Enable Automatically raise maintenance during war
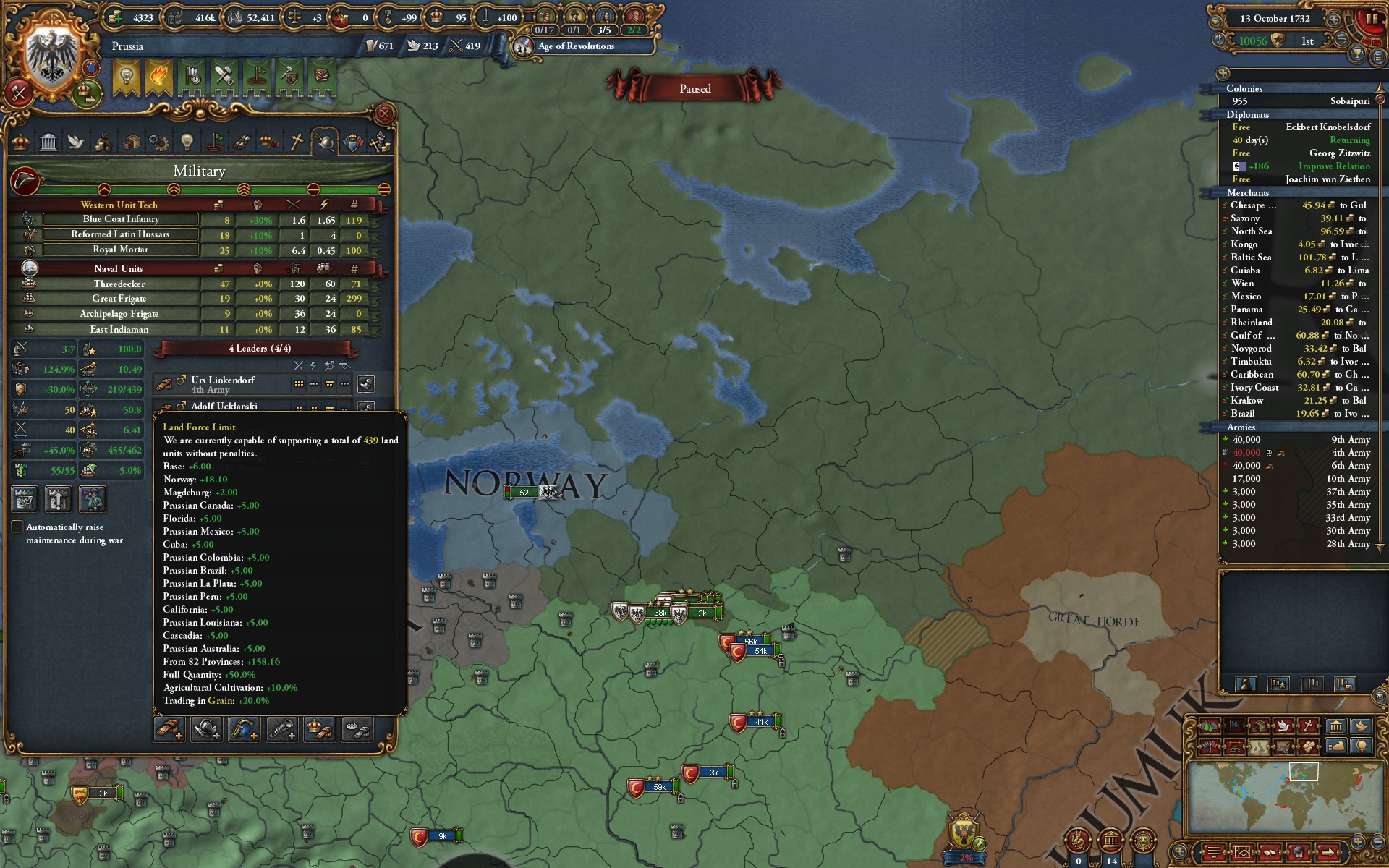The height and width of the screenshot is (868, 1389). [17, 527]
